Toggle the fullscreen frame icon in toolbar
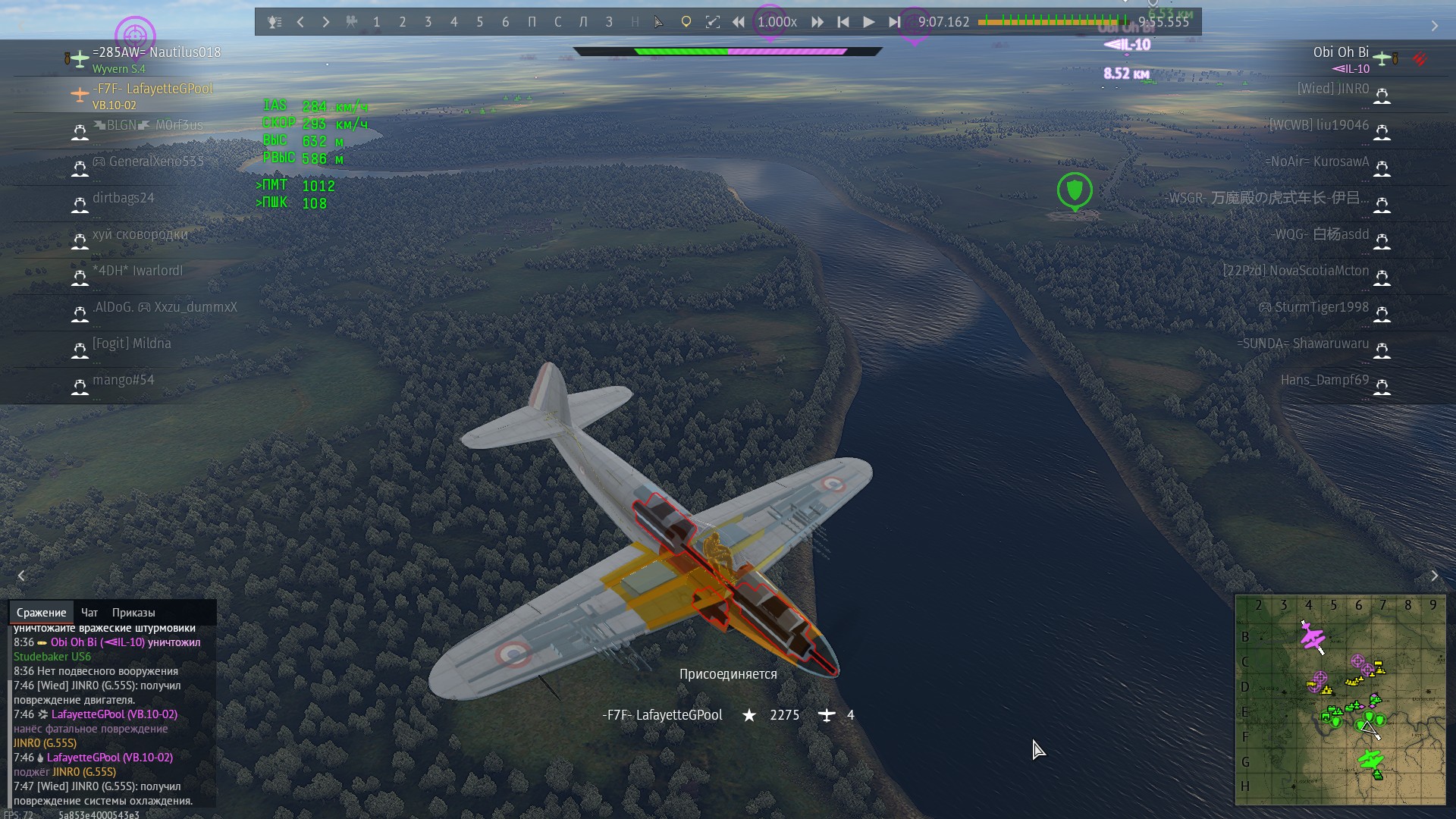Screen dimensions: 1456x819 (713, 22)
